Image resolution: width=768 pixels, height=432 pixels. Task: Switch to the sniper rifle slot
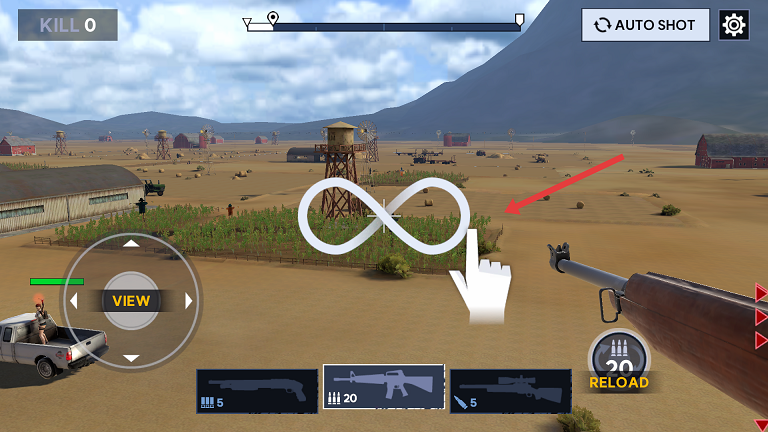[510, 391]
